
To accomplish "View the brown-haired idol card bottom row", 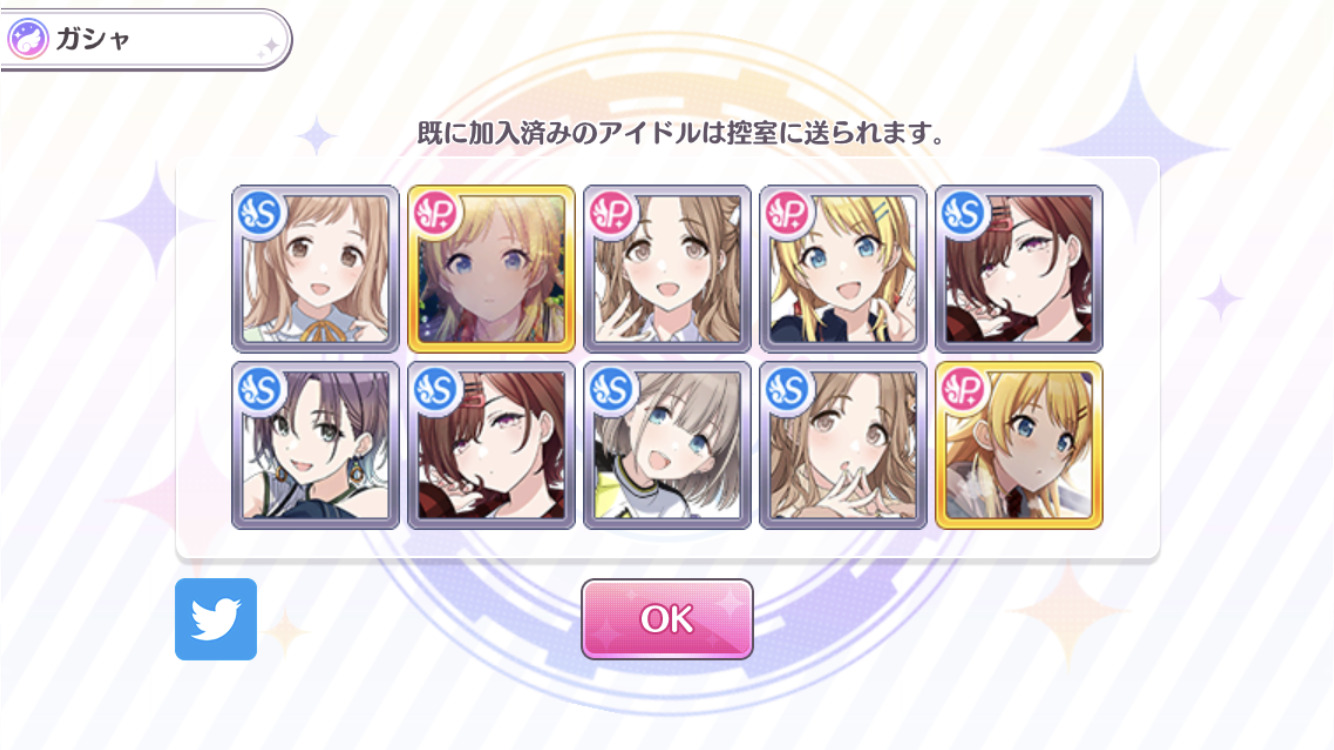I will pyautogui.click(x=488, y=445).
